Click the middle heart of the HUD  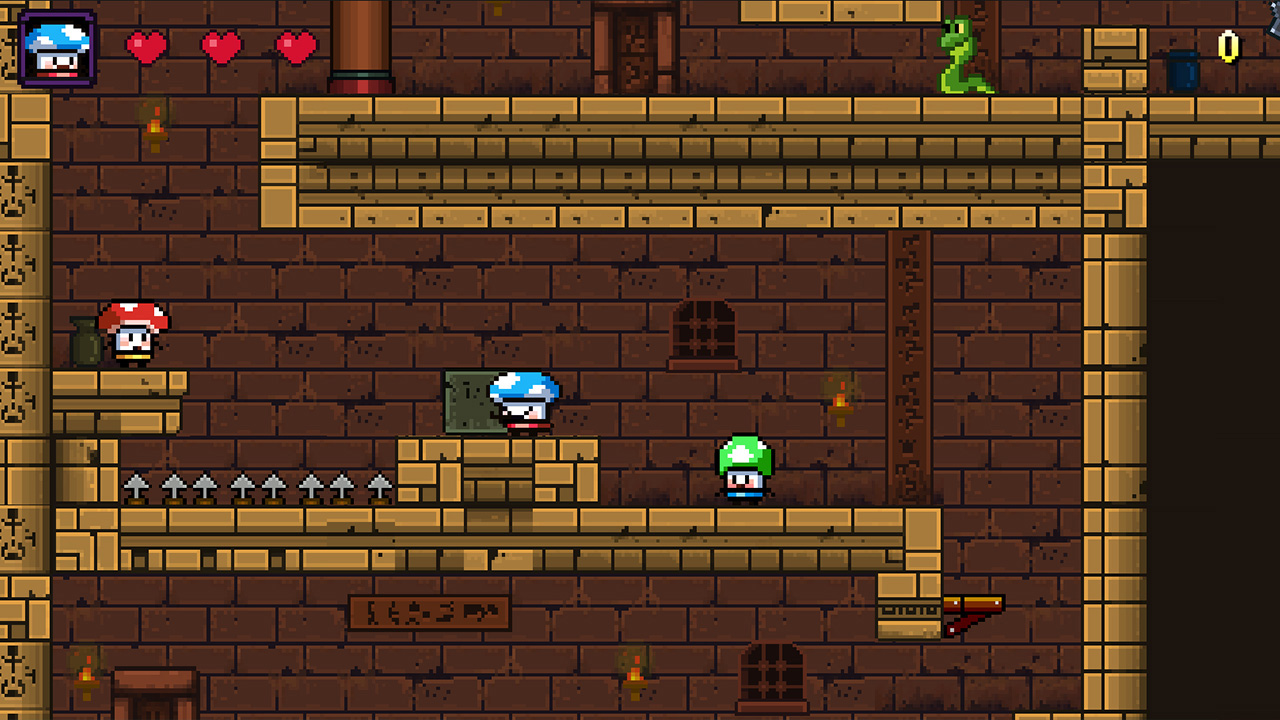[220, 46]
